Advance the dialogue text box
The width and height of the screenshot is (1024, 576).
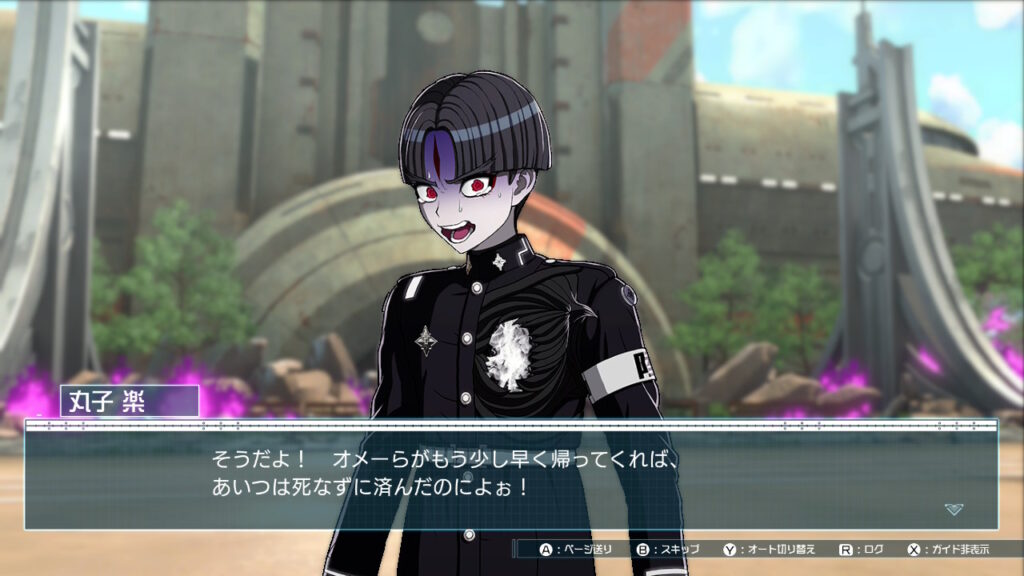(510, 474)
